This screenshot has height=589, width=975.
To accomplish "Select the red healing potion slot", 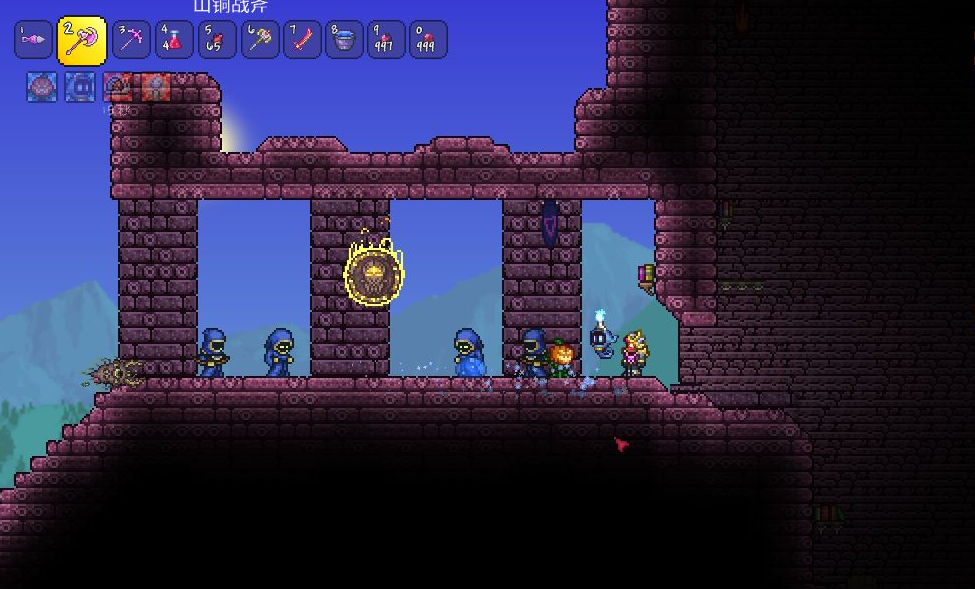I will [x=174, y=40].
